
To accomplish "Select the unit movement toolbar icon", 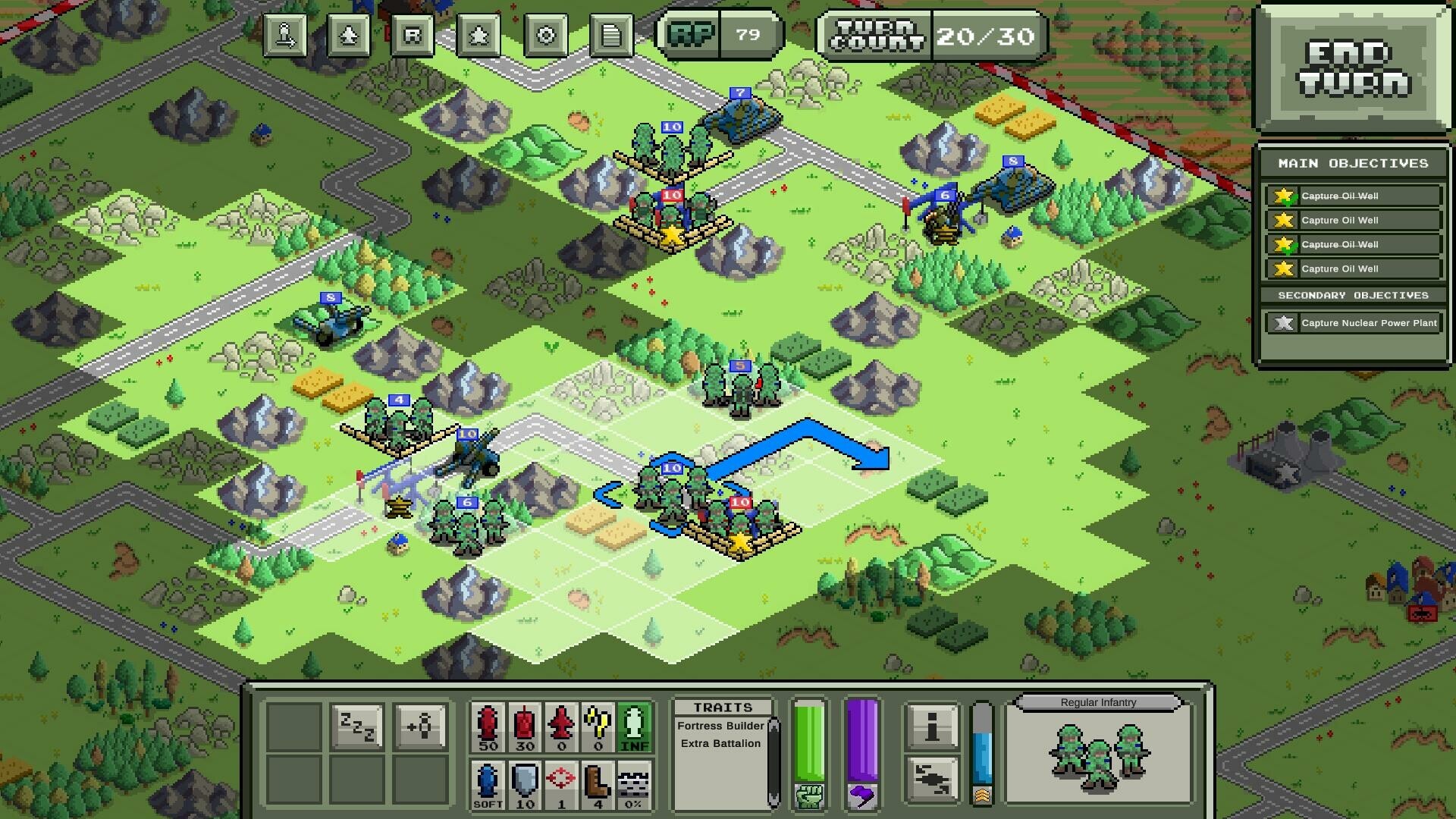I will [285, 36].
